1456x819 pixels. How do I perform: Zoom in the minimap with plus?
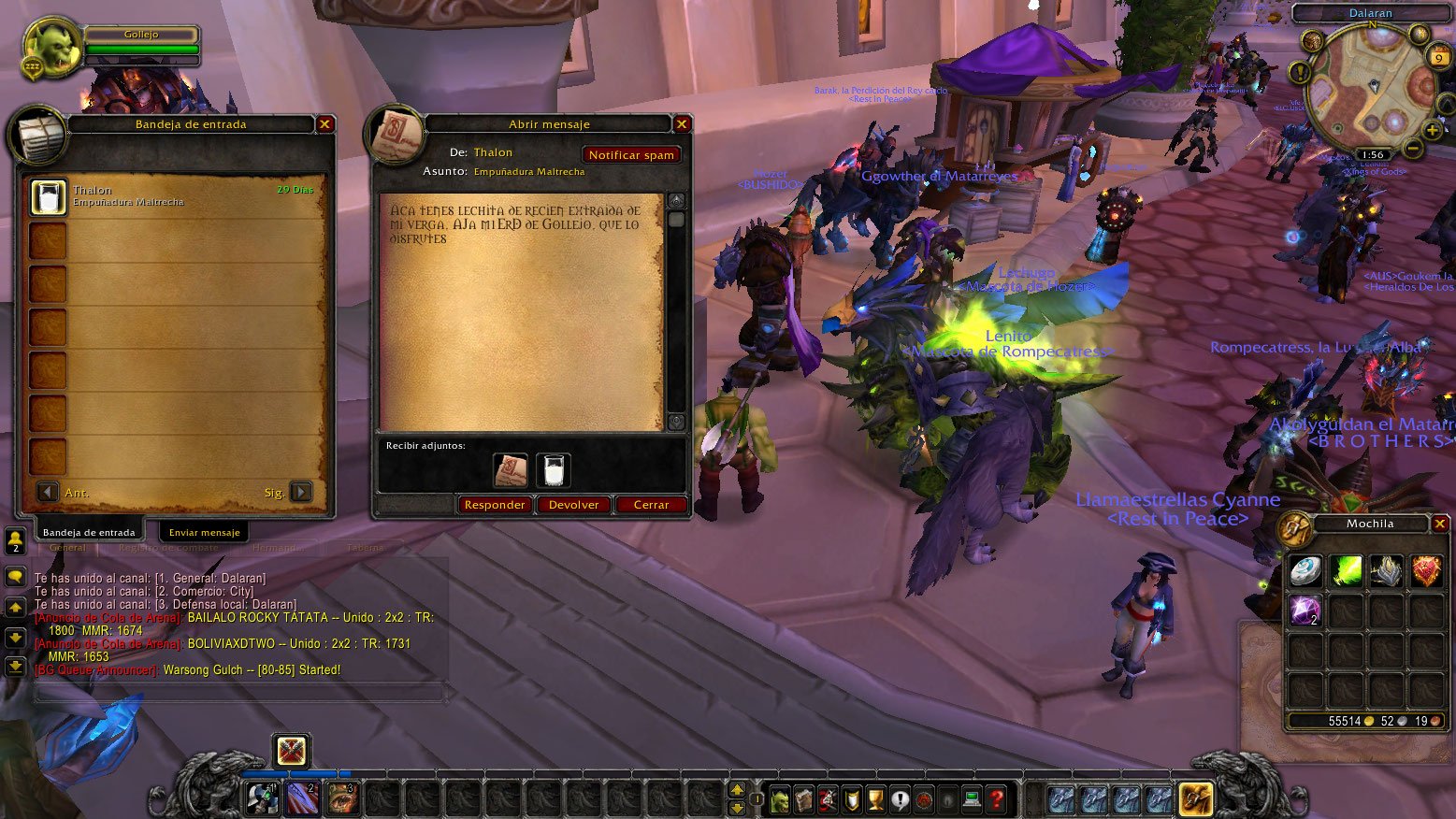click(1432, 130)
